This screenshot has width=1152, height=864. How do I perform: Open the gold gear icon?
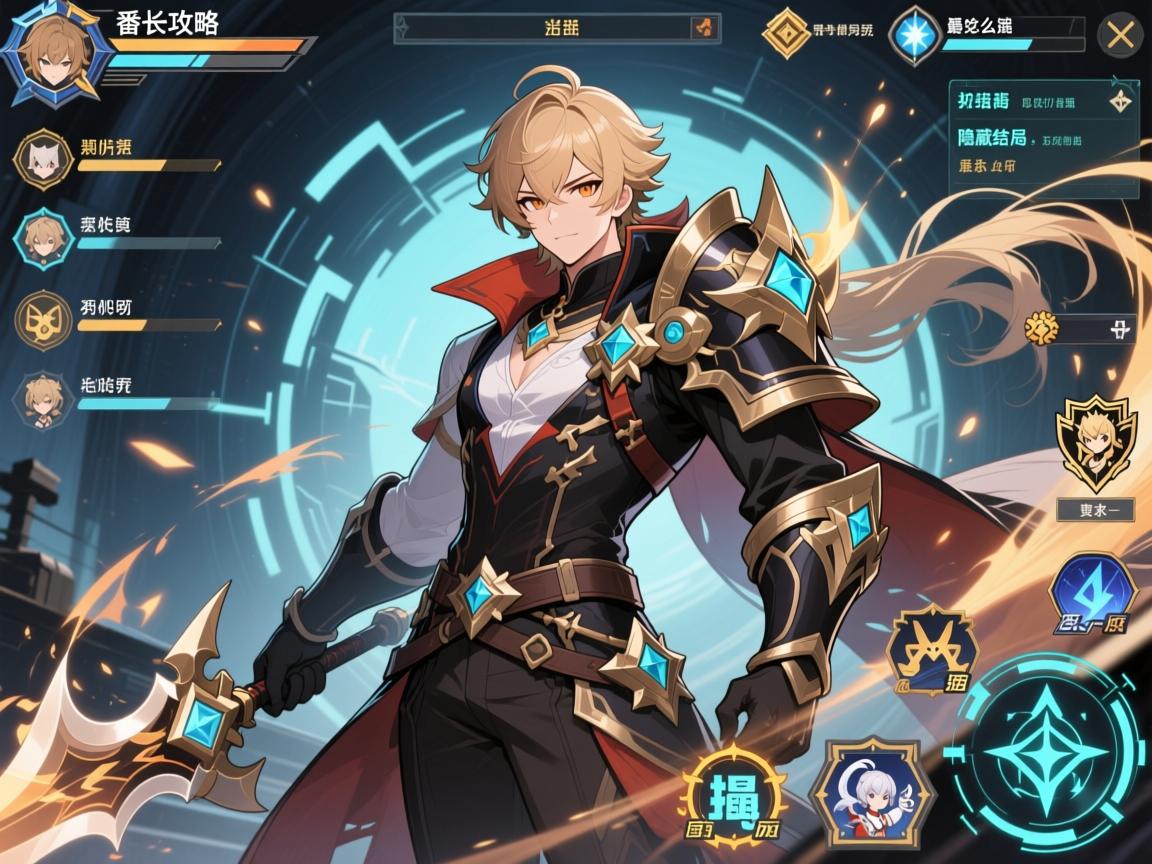click(1041, 327)
